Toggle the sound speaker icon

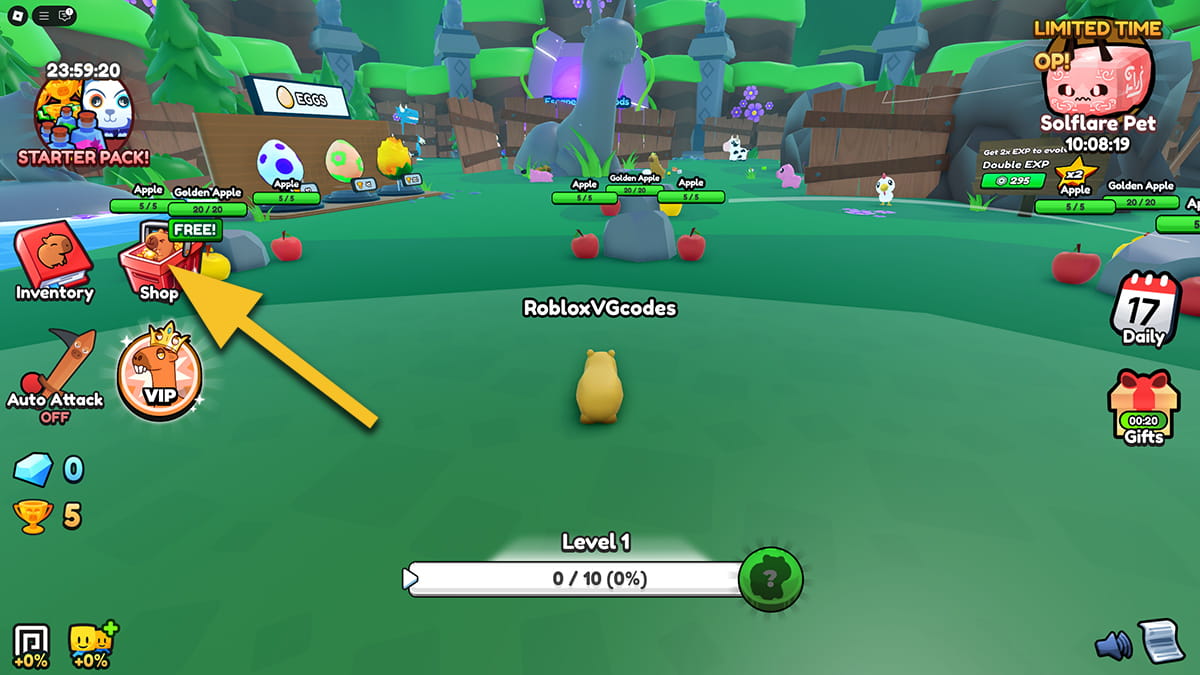click(1113, 645)
